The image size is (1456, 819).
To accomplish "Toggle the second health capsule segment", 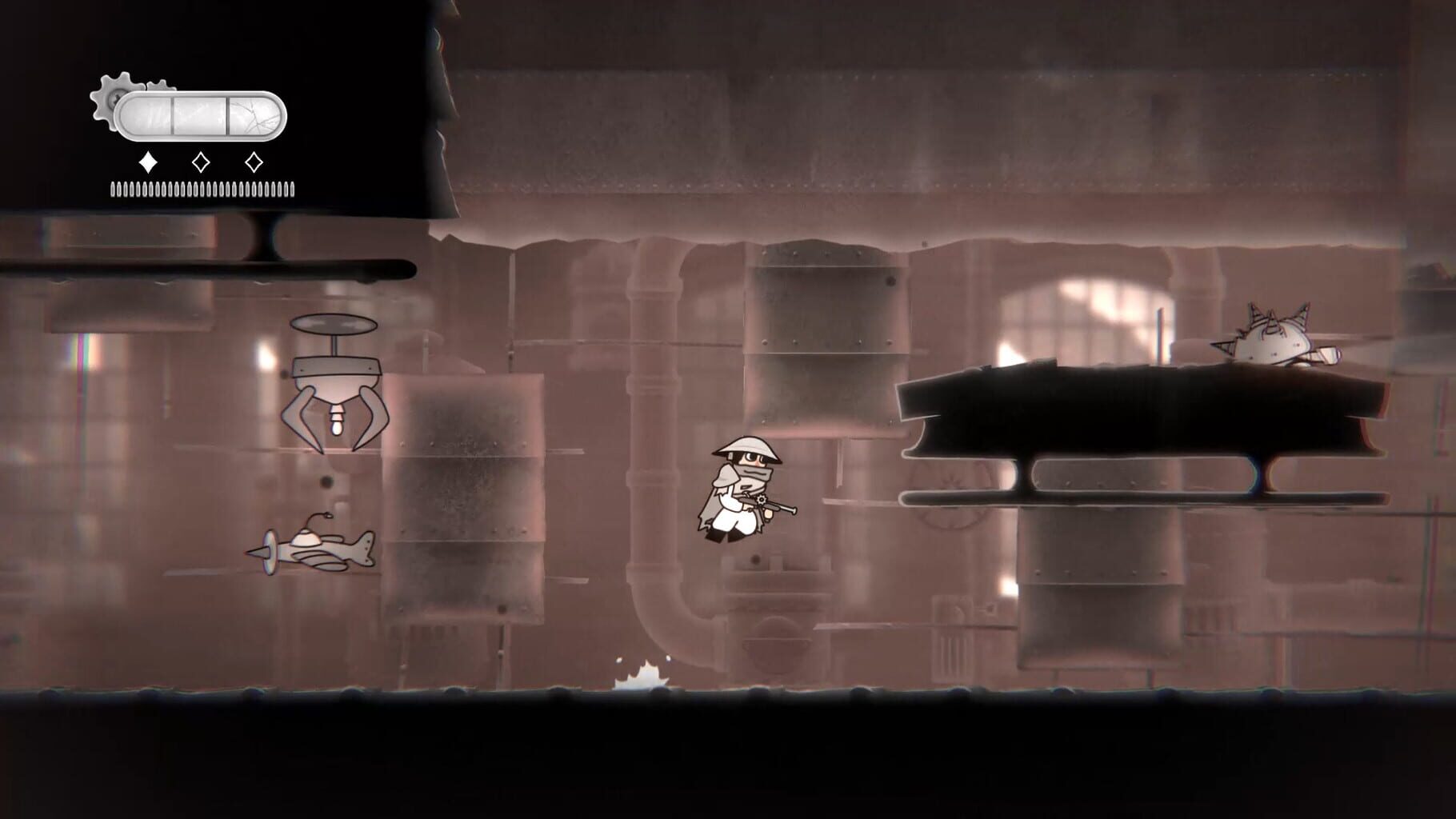I will click(x=199, y=114).
